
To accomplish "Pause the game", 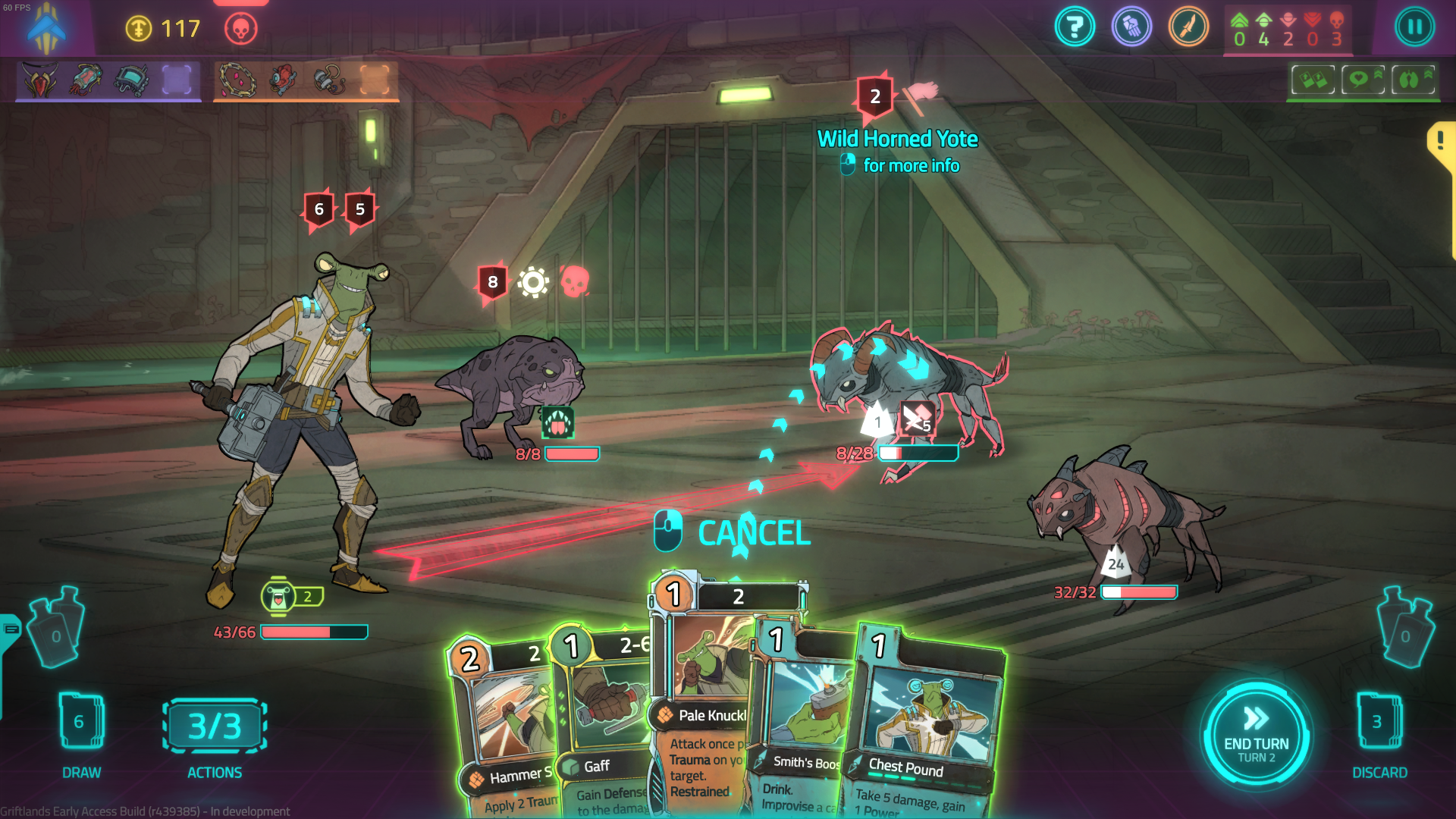I will 1414,27.
